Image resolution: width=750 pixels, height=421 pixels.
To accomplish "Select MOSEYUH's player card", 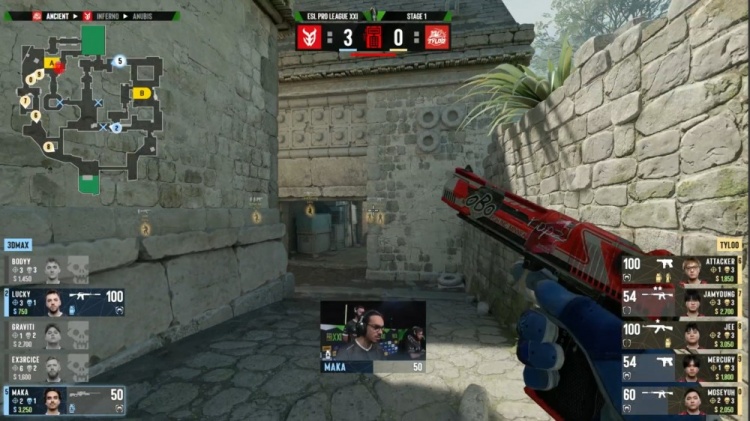I will click(684, 400).
